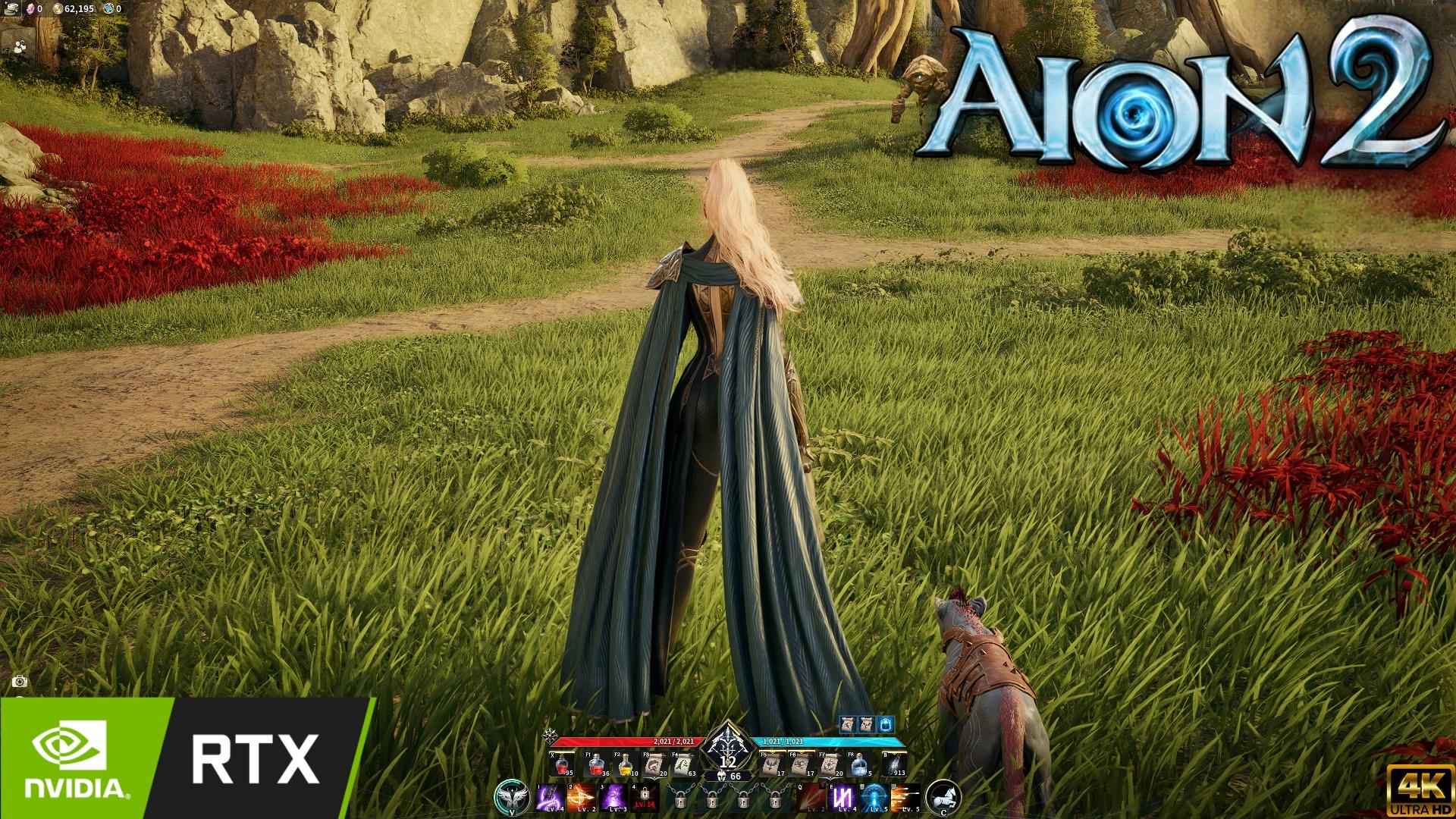Open the item box menu in the top-left corner
Image resolution: width=1456 pixels, height=819 pixels.
pyautogui.click(x=11, y=10)
